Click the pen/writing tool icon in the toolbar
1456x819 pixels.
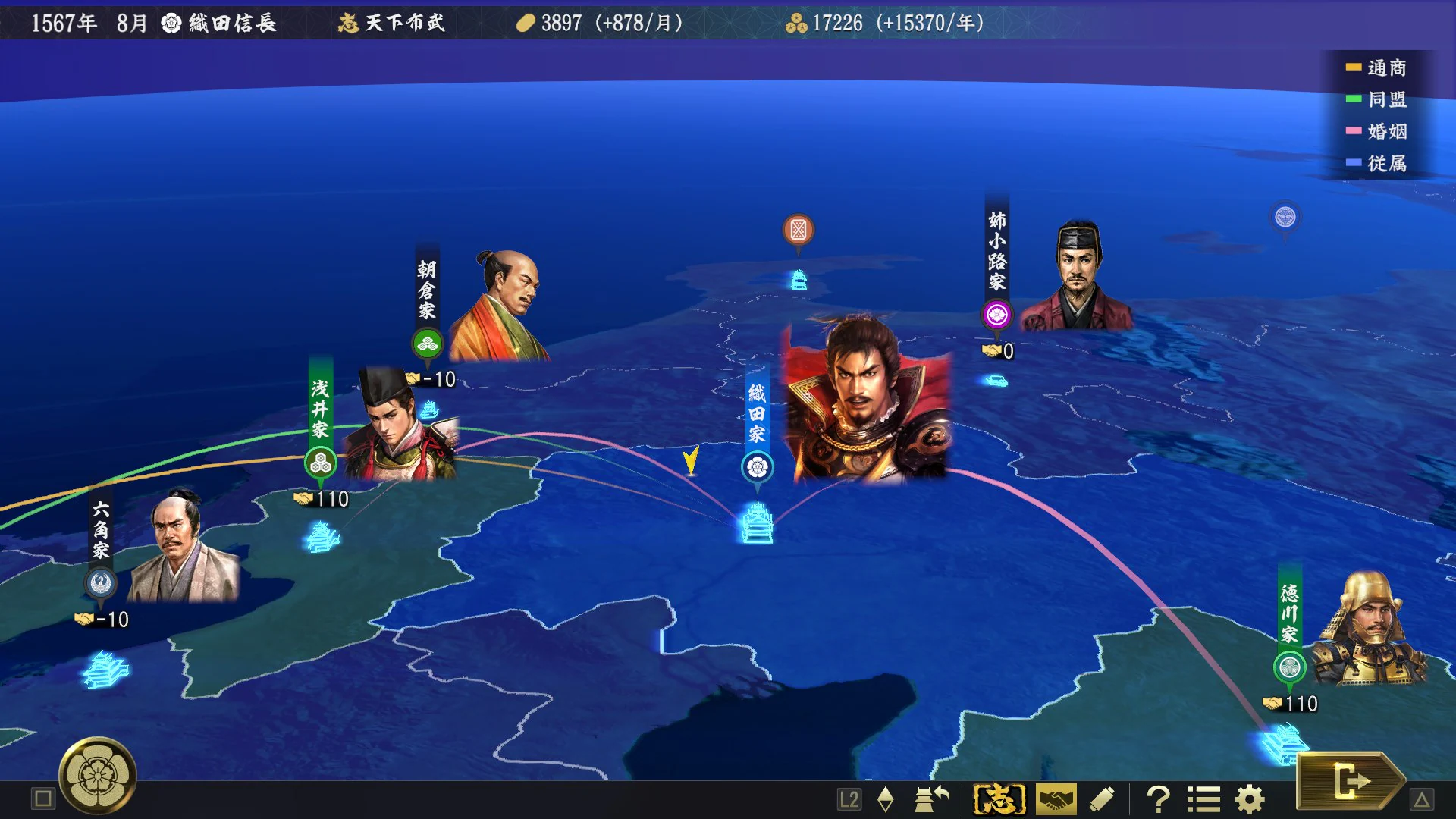coord(1101,799)
